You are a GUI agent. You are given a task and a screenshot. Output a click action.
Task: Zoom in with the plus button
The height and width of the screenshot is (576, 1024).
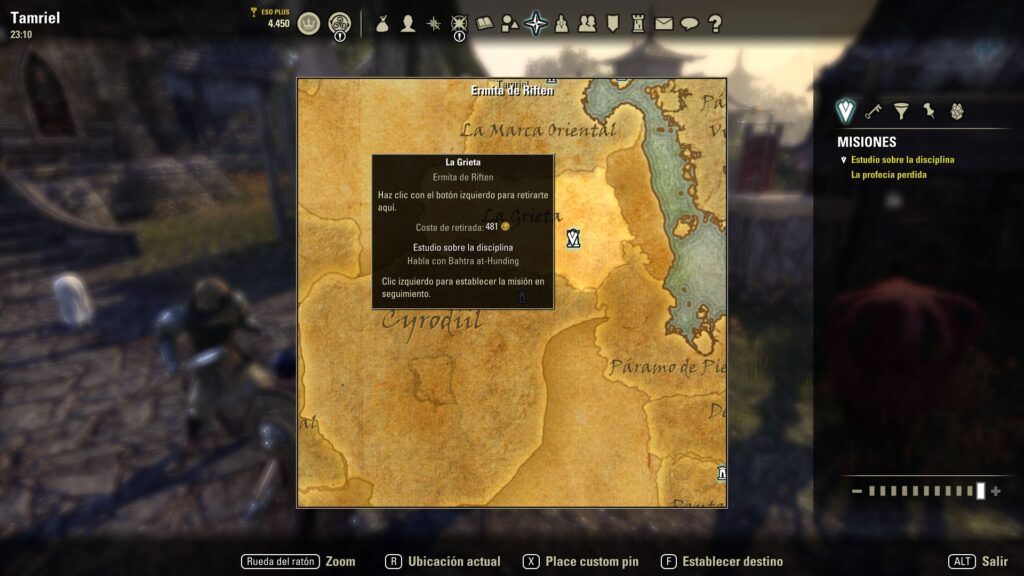click(996, 491)
